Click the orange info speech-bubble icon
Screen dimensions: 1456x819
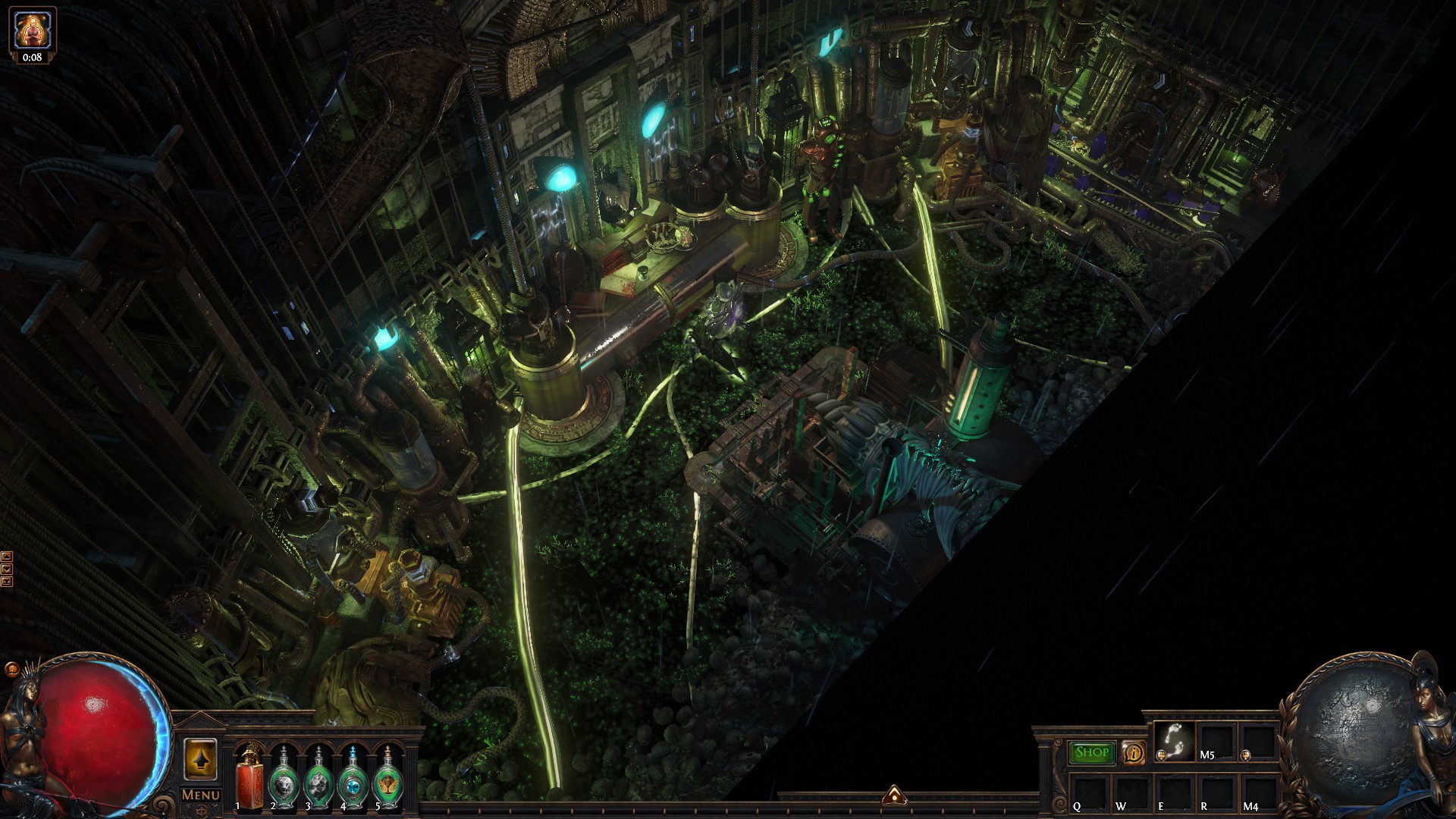1134,753
